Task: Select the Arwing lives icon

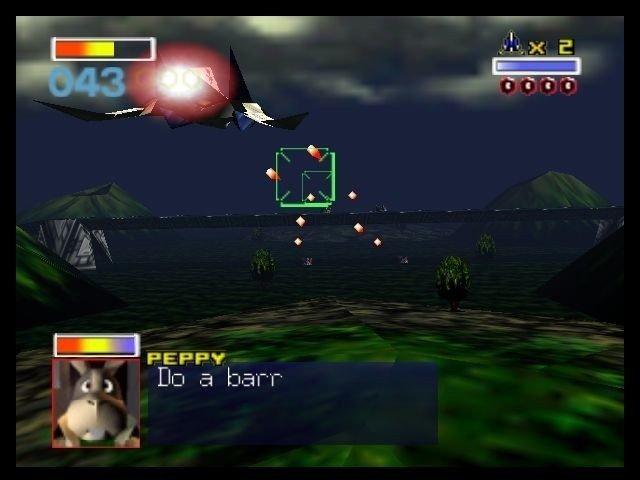Action: click(511, 44)
